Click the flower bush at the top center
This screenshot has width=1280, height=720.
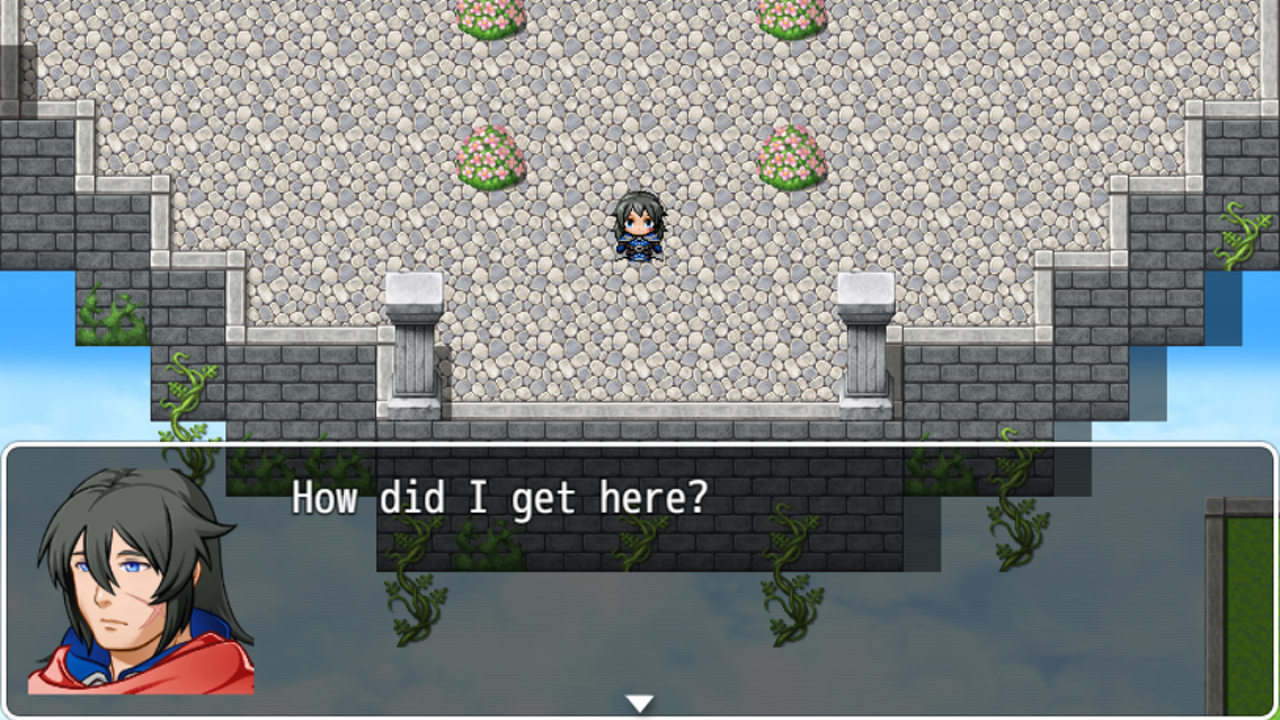click(x=490, y=15)
